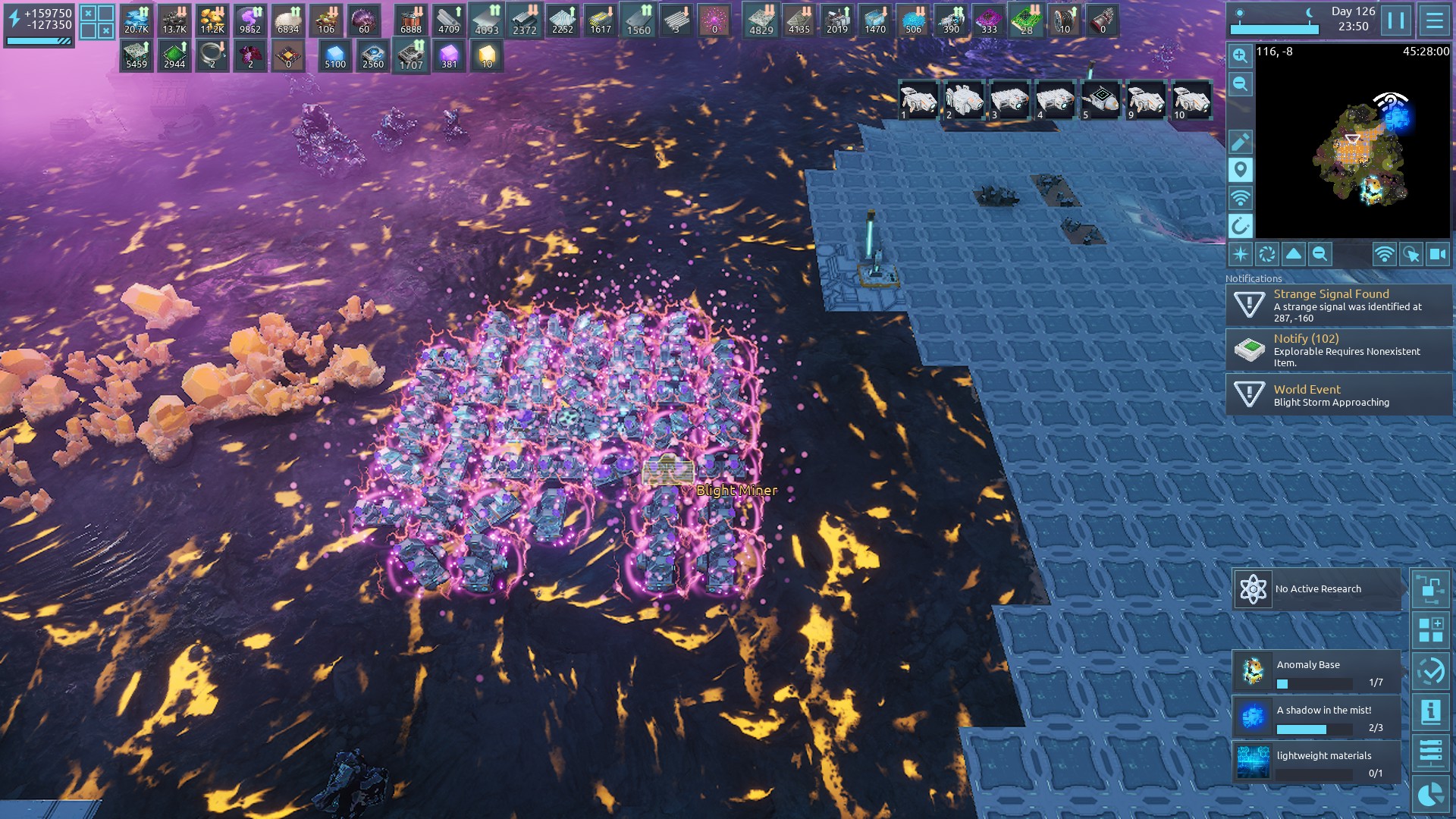
Task: Zoom in on the minimap
Action: (1240, 55)
